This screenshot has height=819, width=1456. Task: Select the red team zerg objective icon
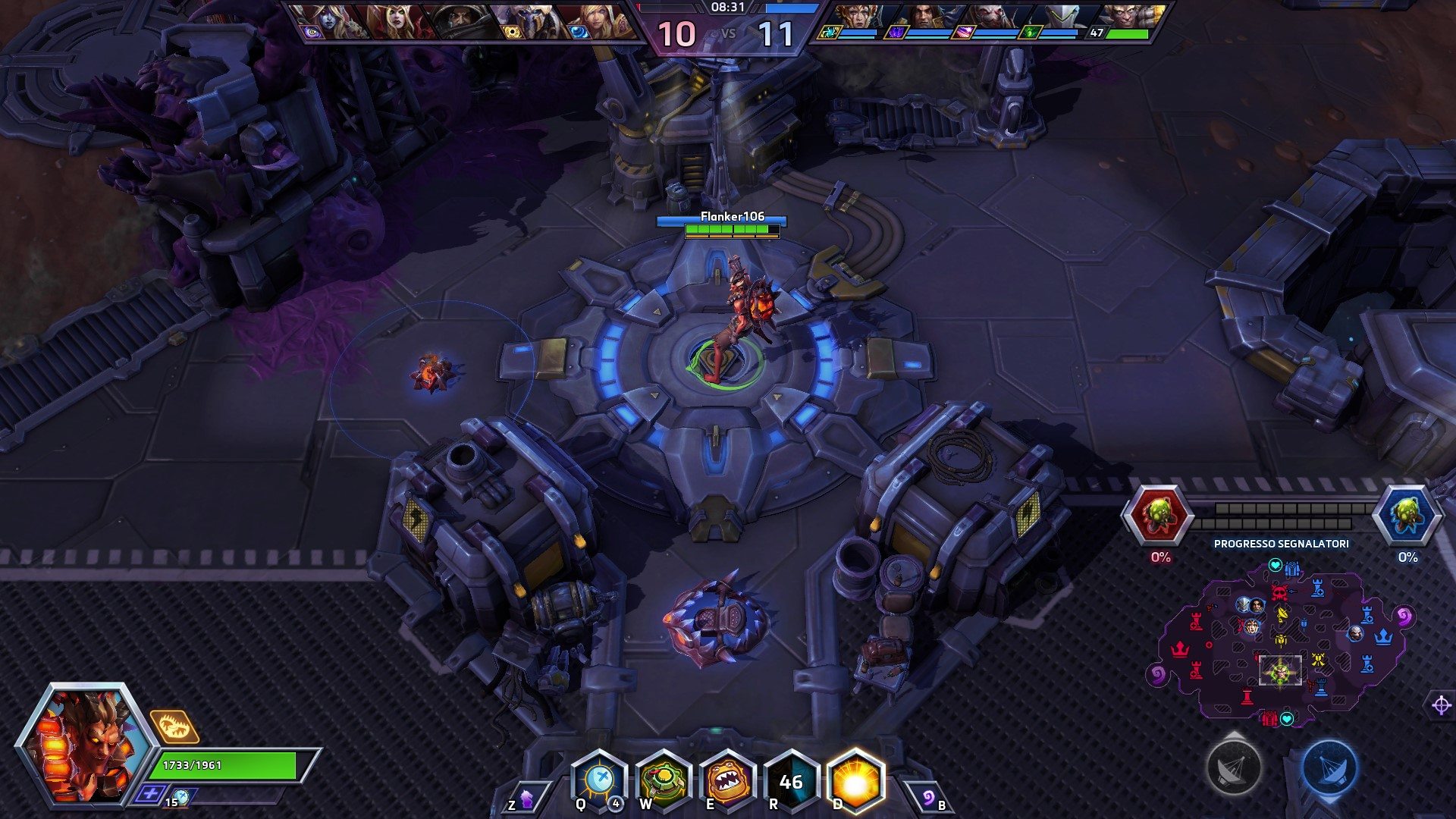click(1158, 516)
